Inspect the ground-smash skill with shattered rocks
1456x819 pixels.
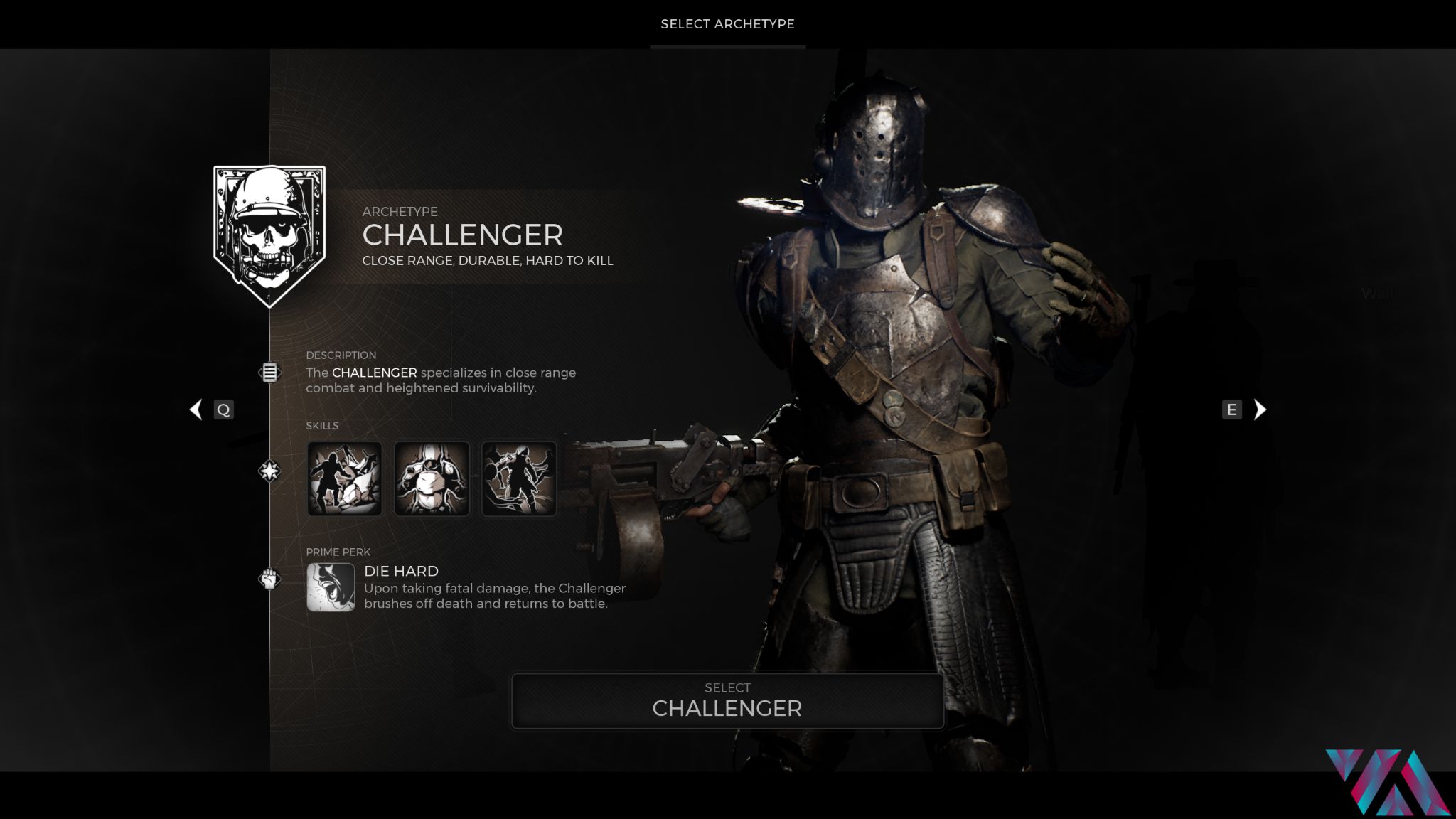345,478
